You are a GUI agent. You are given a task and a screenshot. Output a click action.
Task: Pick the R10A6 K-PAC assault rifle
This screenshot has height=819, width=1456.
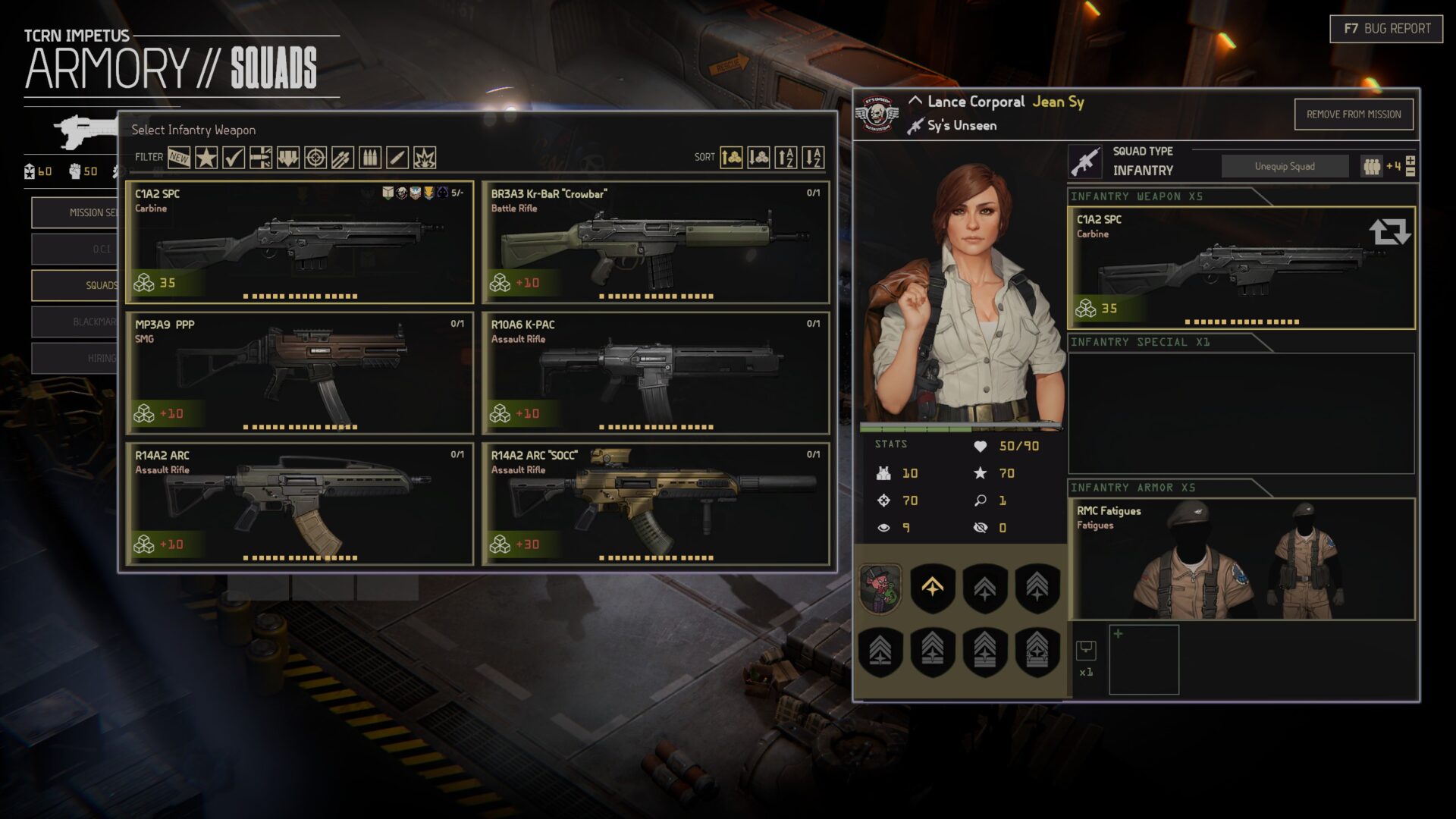(655, 373)
